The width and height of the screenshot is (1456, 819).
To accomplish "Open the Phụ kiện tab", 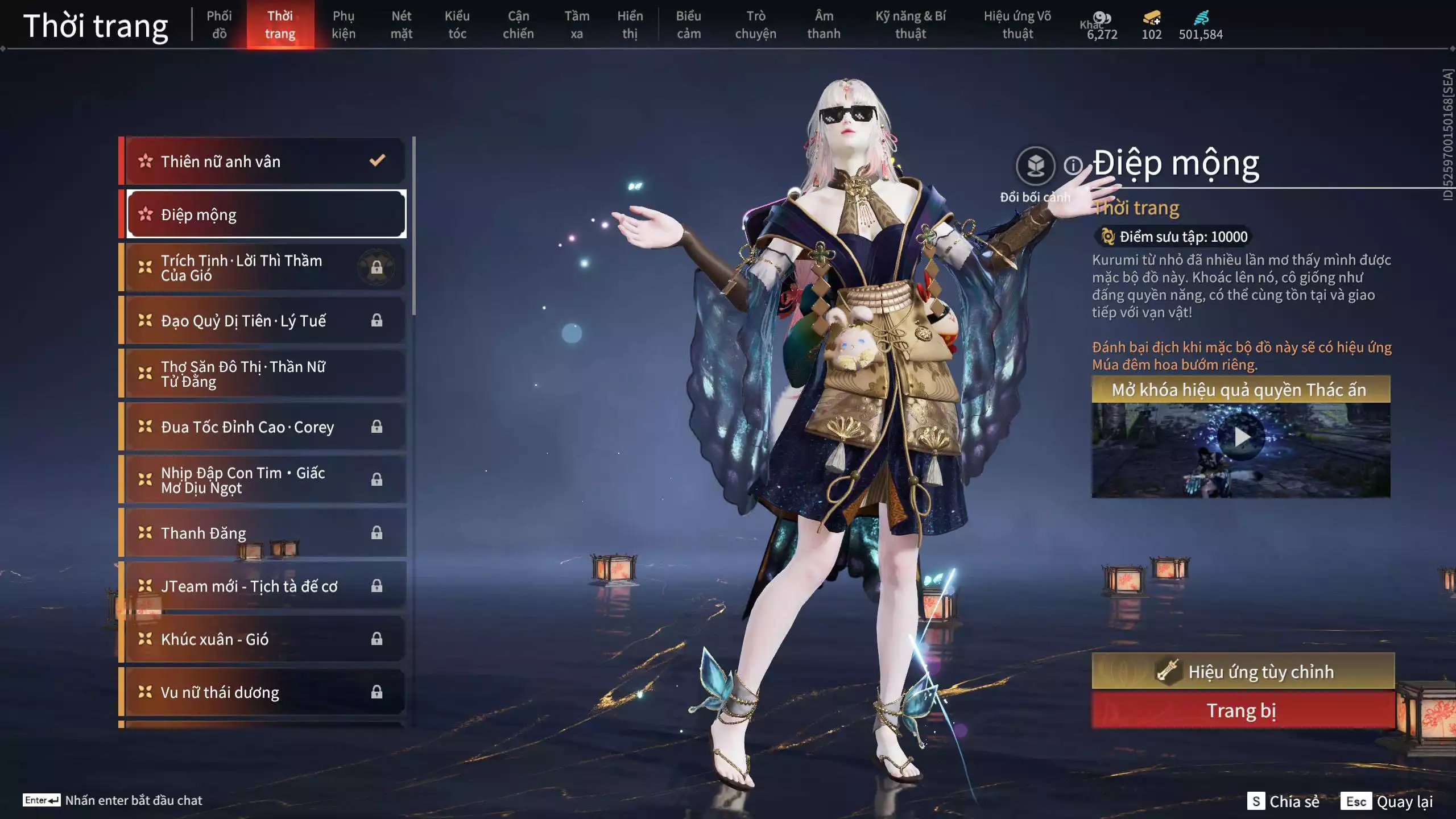I will 344,25.
